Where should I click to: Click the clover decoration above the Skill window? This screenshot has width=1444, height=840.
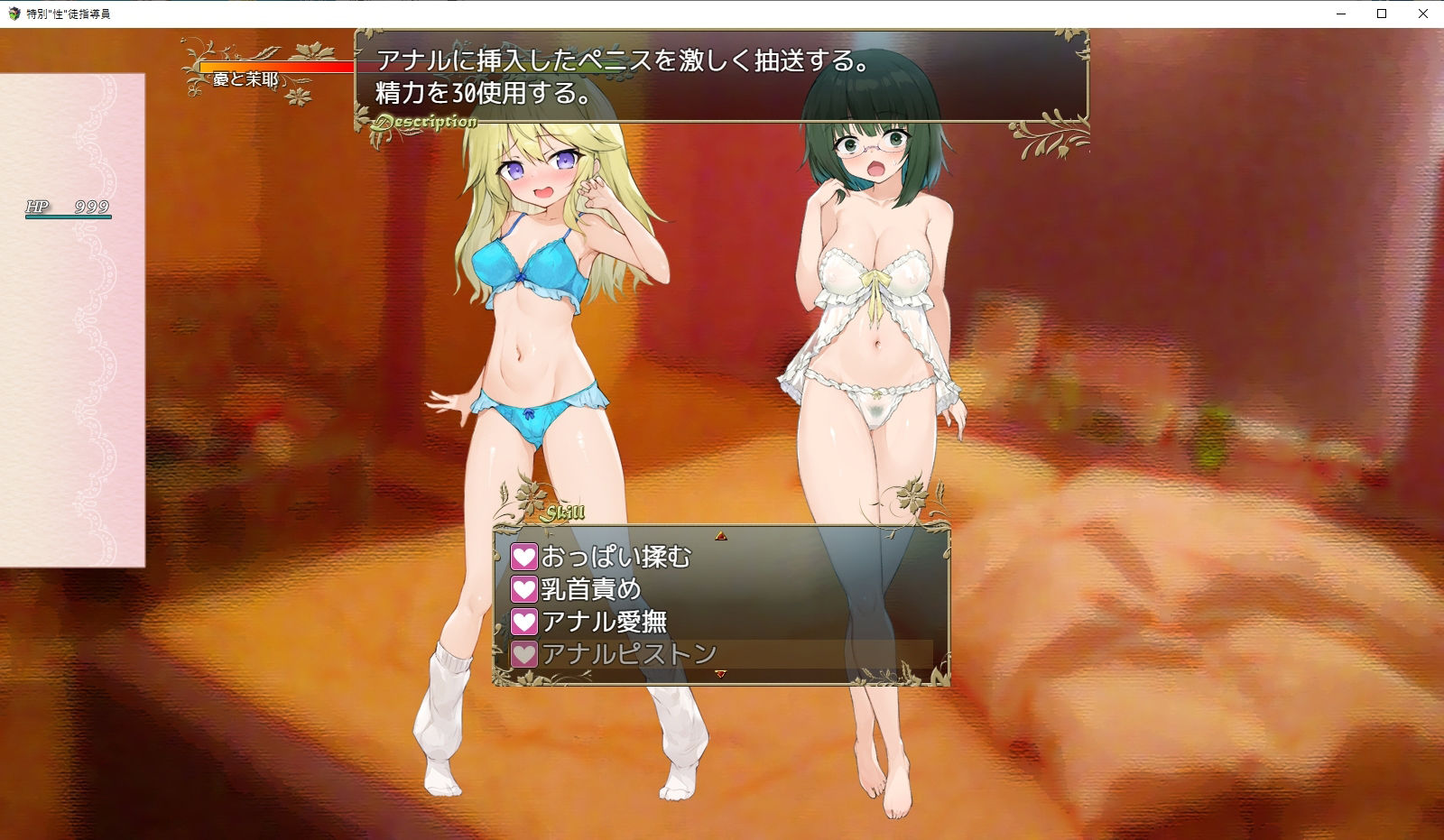click(x=532, y=496)
